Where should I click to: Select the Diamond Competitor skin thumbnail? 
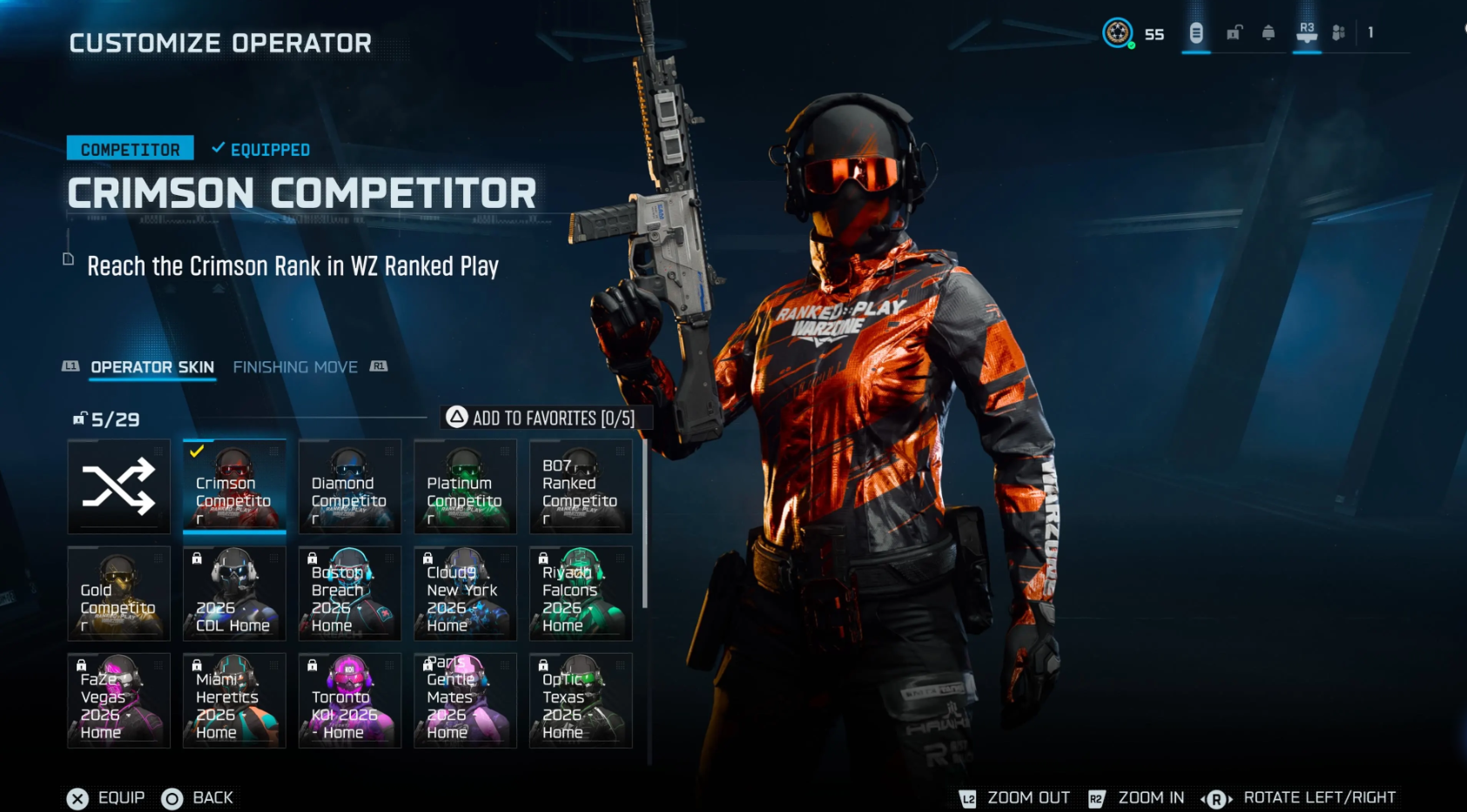coord(349,486)
